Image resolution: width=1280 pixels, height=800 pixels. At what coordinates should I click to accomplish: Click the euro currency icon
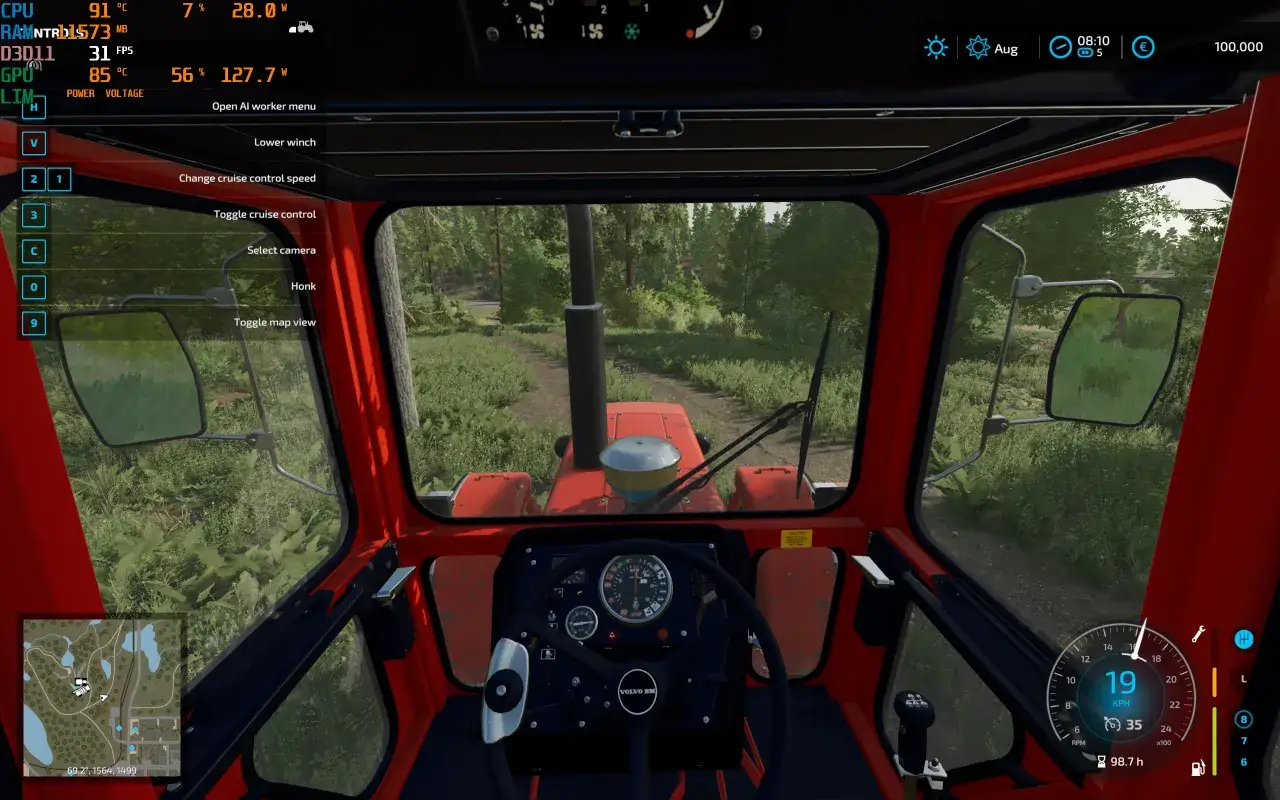tap(1143, 47)
